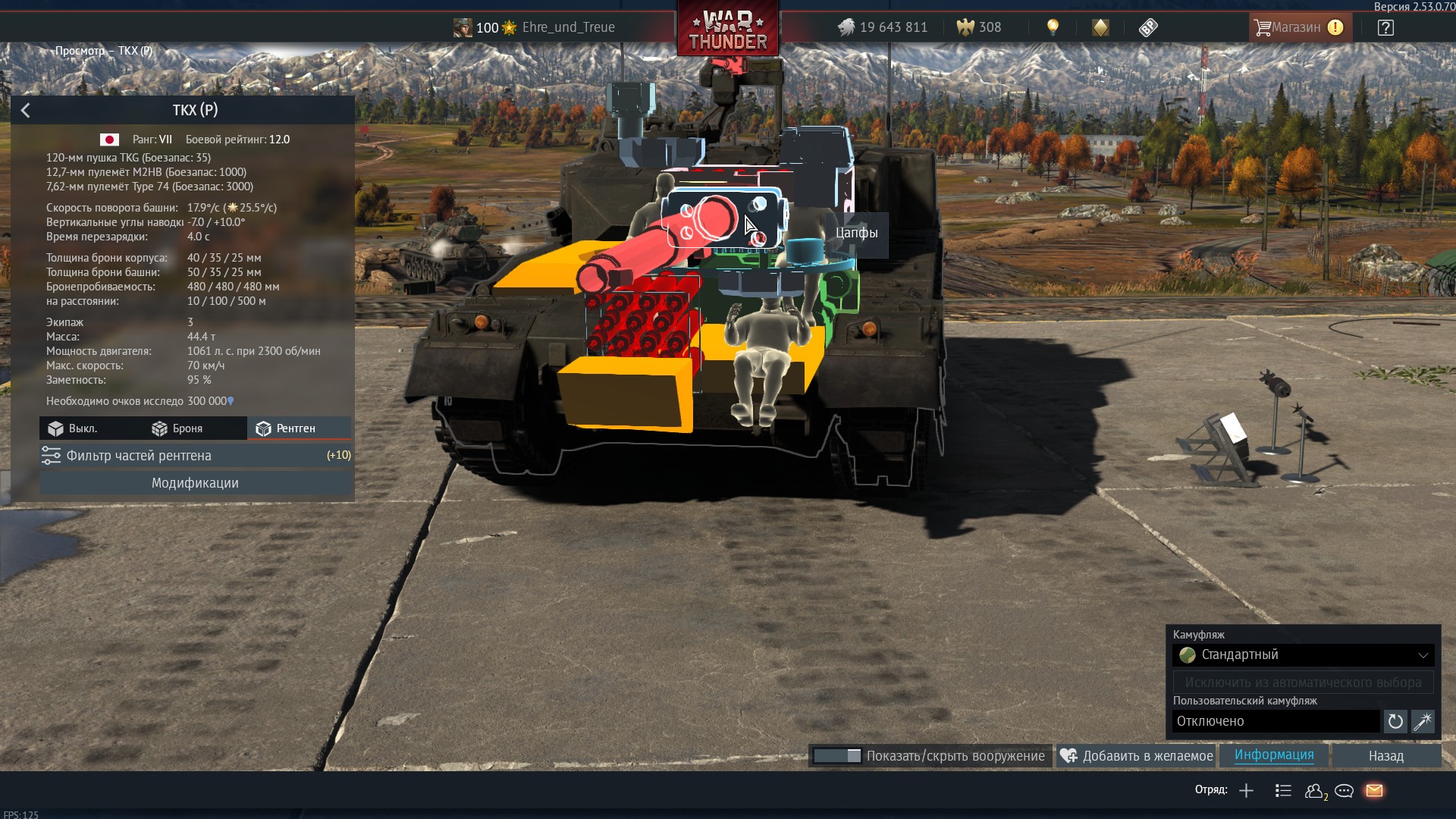Open the Модификации panel
1456x819 pixels.
tap(195, 483)
